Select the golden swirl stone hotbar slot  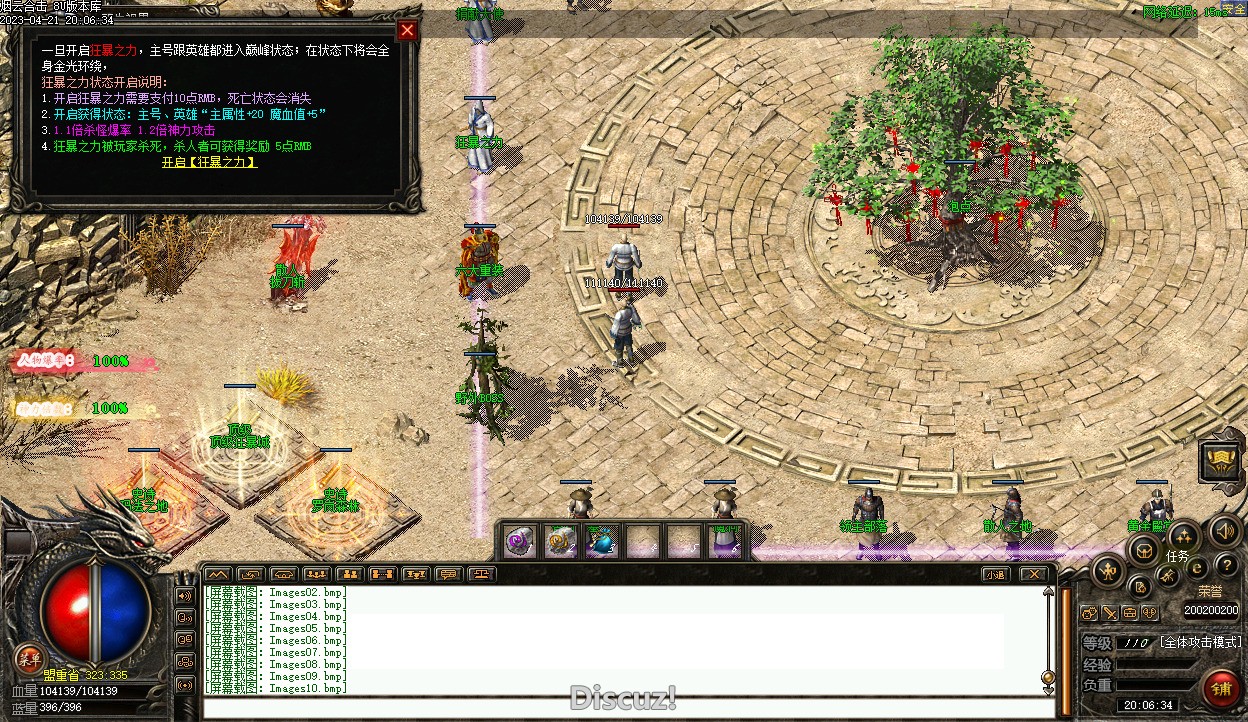coord(560,542)
